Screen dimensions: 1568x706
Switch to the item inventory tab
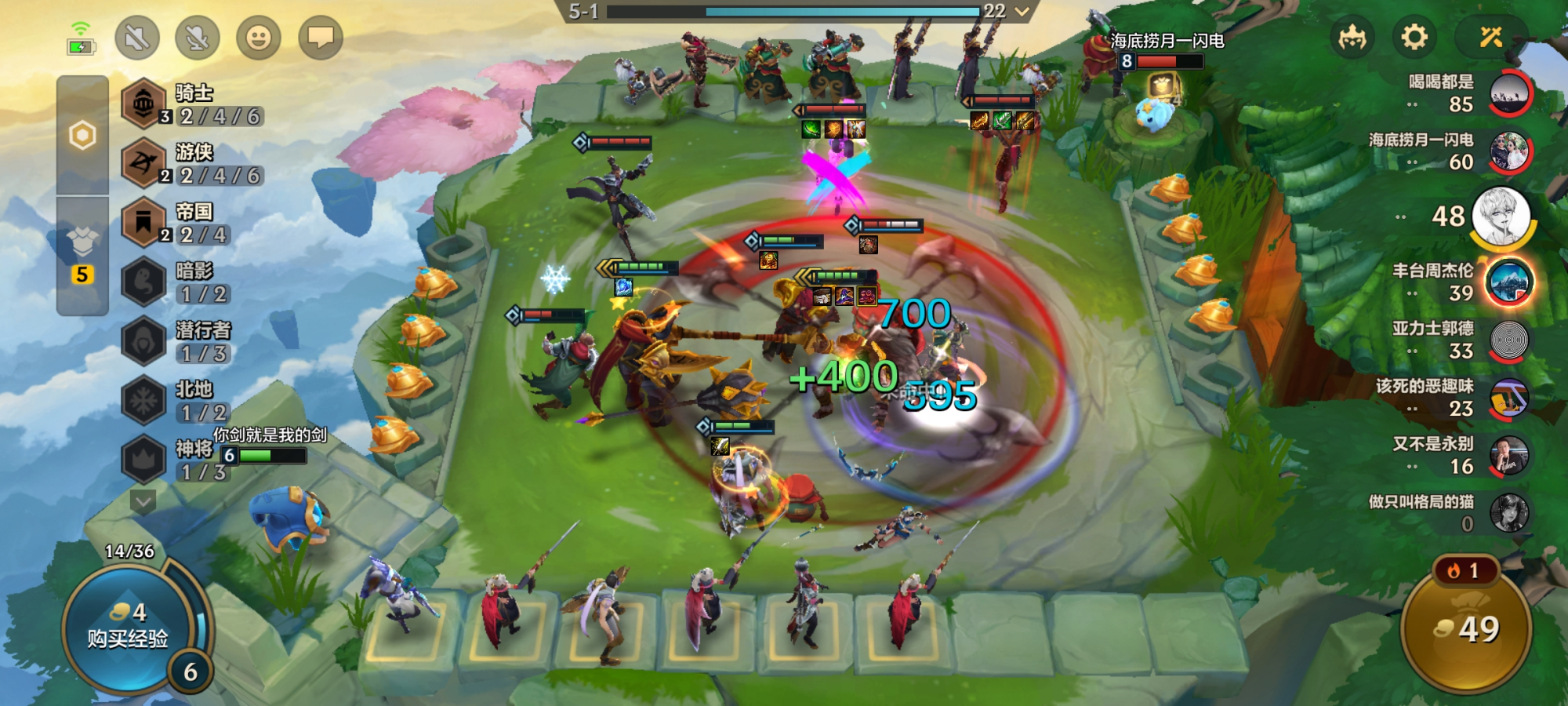click(82, 243)
